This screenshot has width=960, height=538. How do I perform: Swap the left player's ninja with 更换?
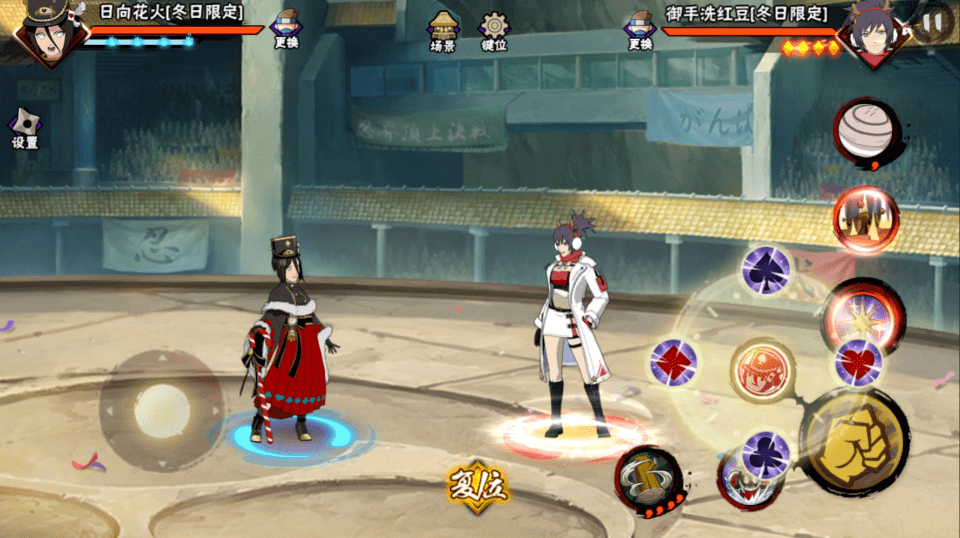tap(285, 29)
